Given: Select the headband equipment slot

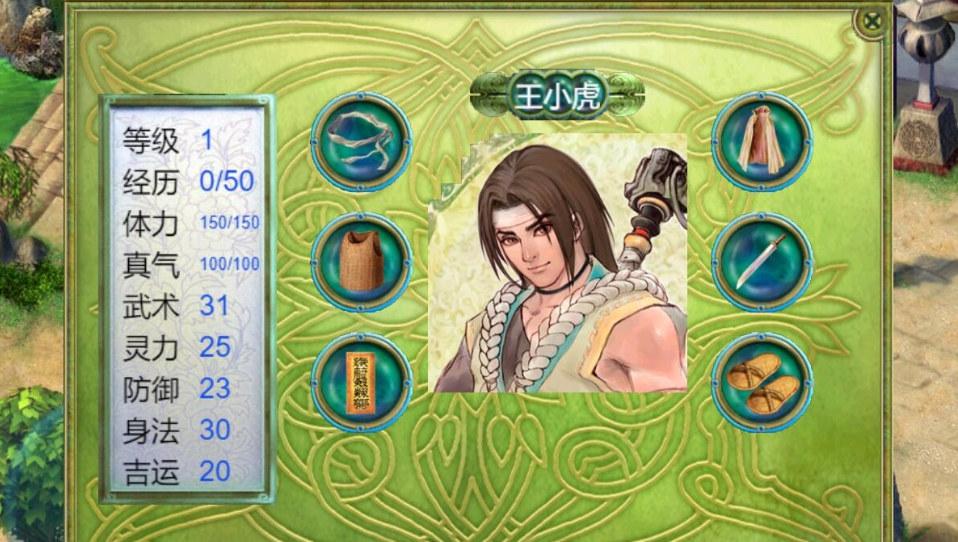Looking at the screenshot, I should point(361,142).
